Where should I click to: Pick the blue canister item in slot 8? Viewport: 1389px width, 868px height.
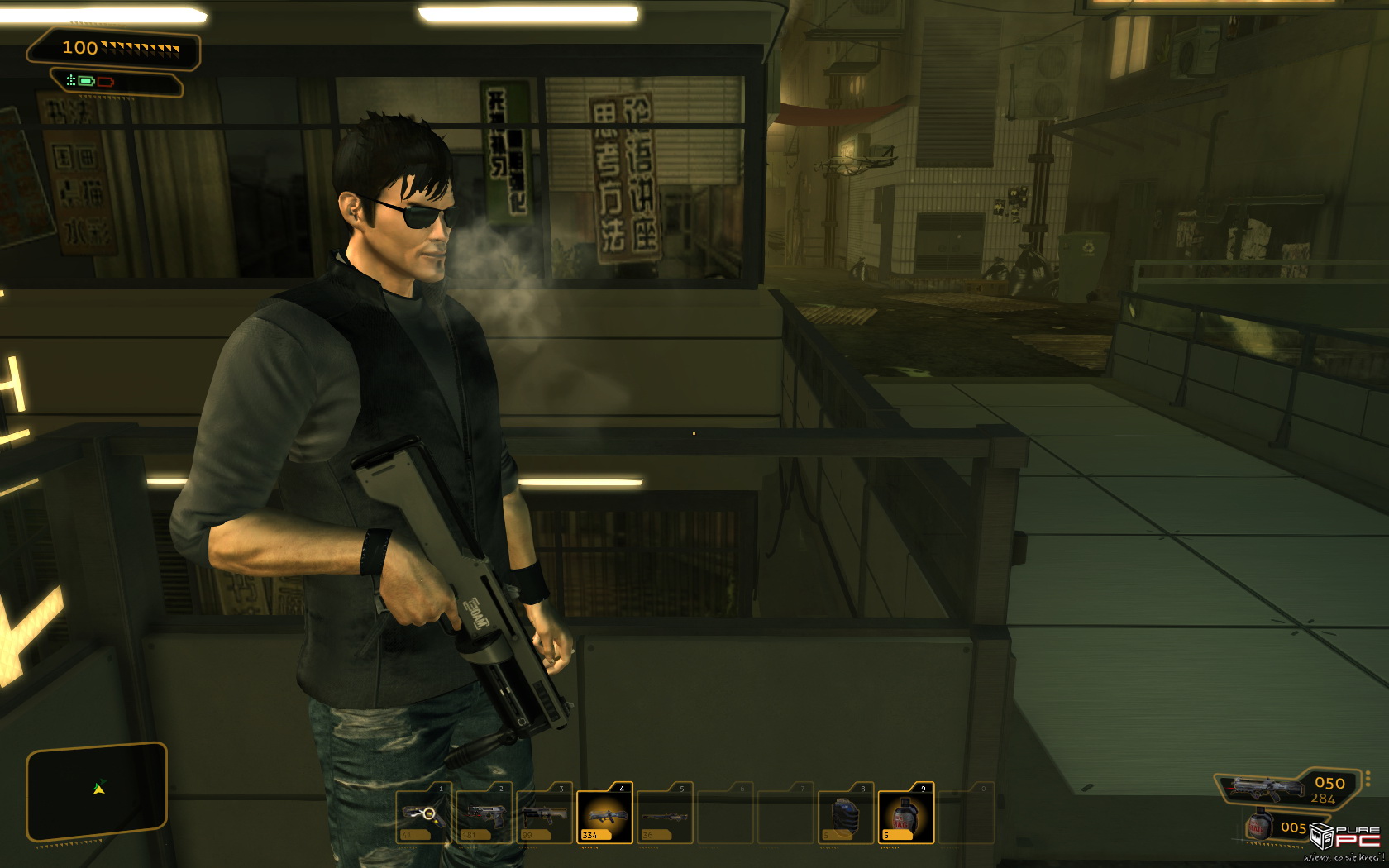tap(845, 814)
